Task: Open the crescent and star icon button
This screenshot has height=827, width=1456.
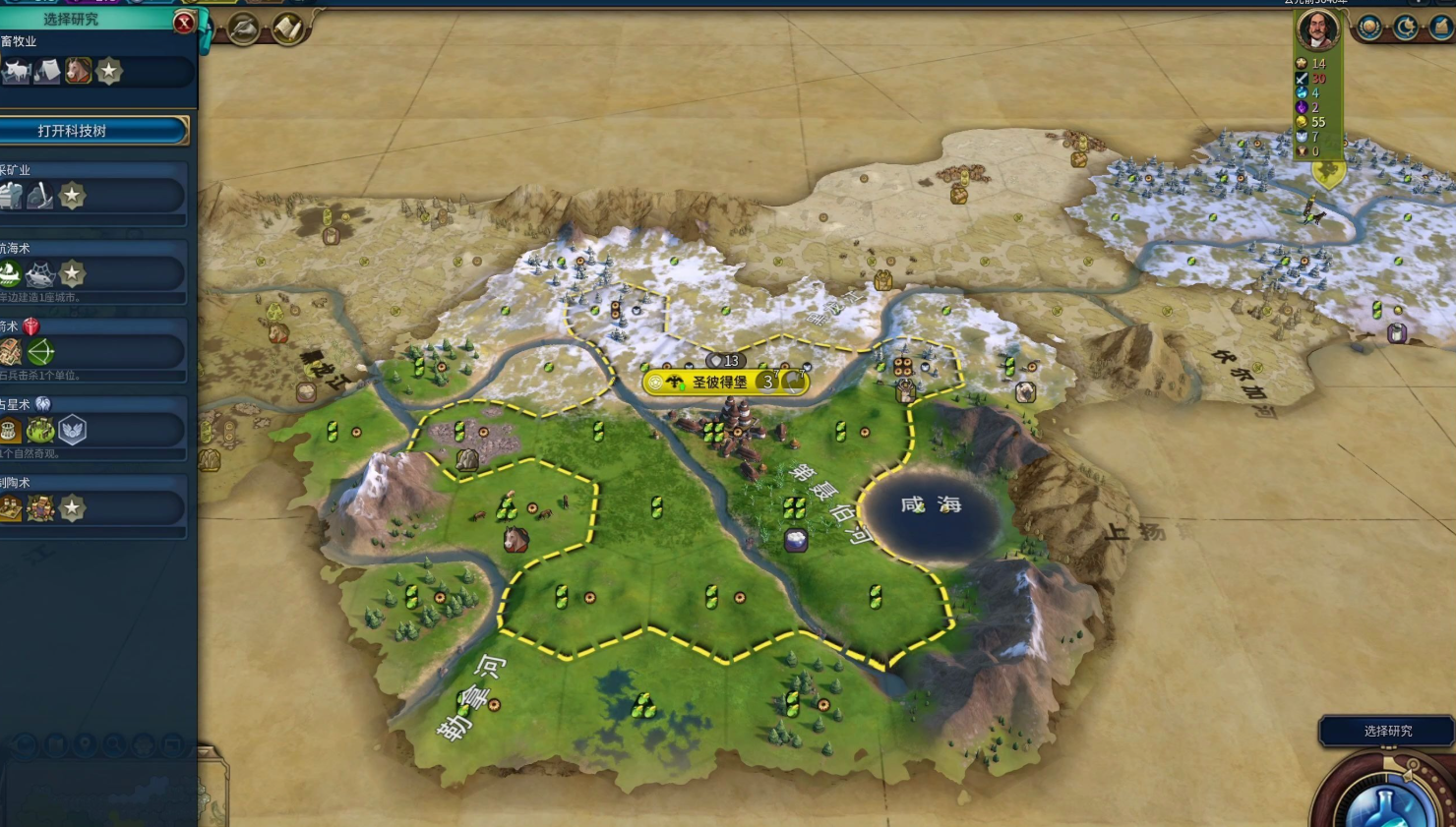Action: point(1405,28)
